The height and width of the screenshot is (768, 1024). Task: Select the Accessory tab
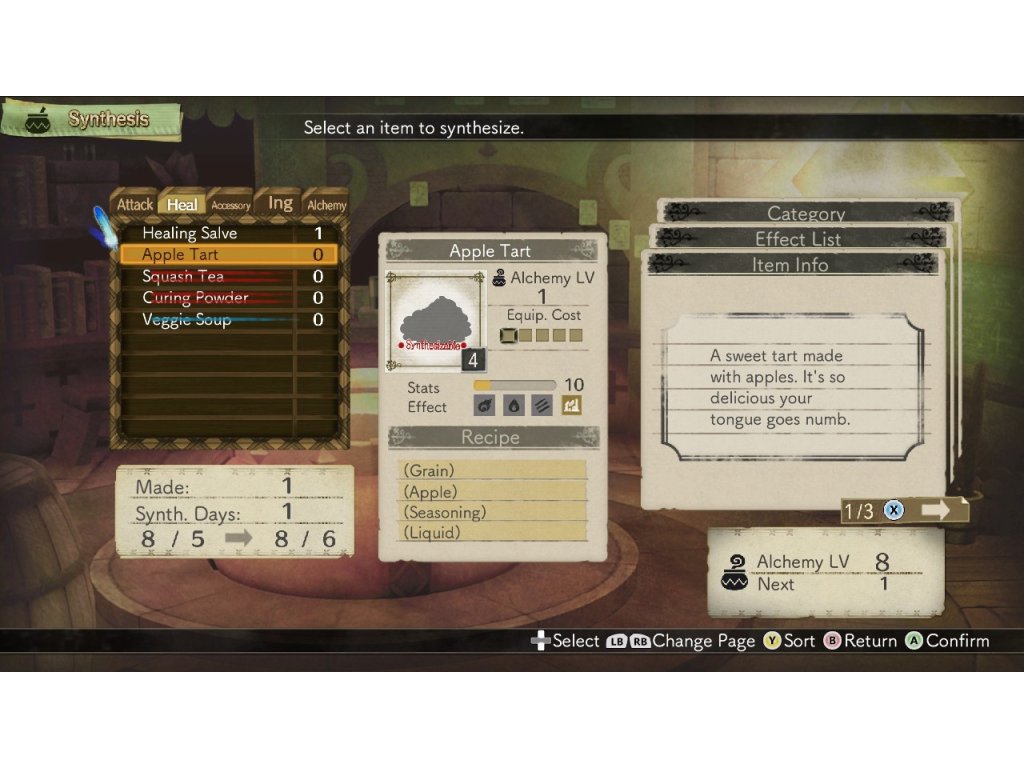pyautogui.click(x=230, y=205)
